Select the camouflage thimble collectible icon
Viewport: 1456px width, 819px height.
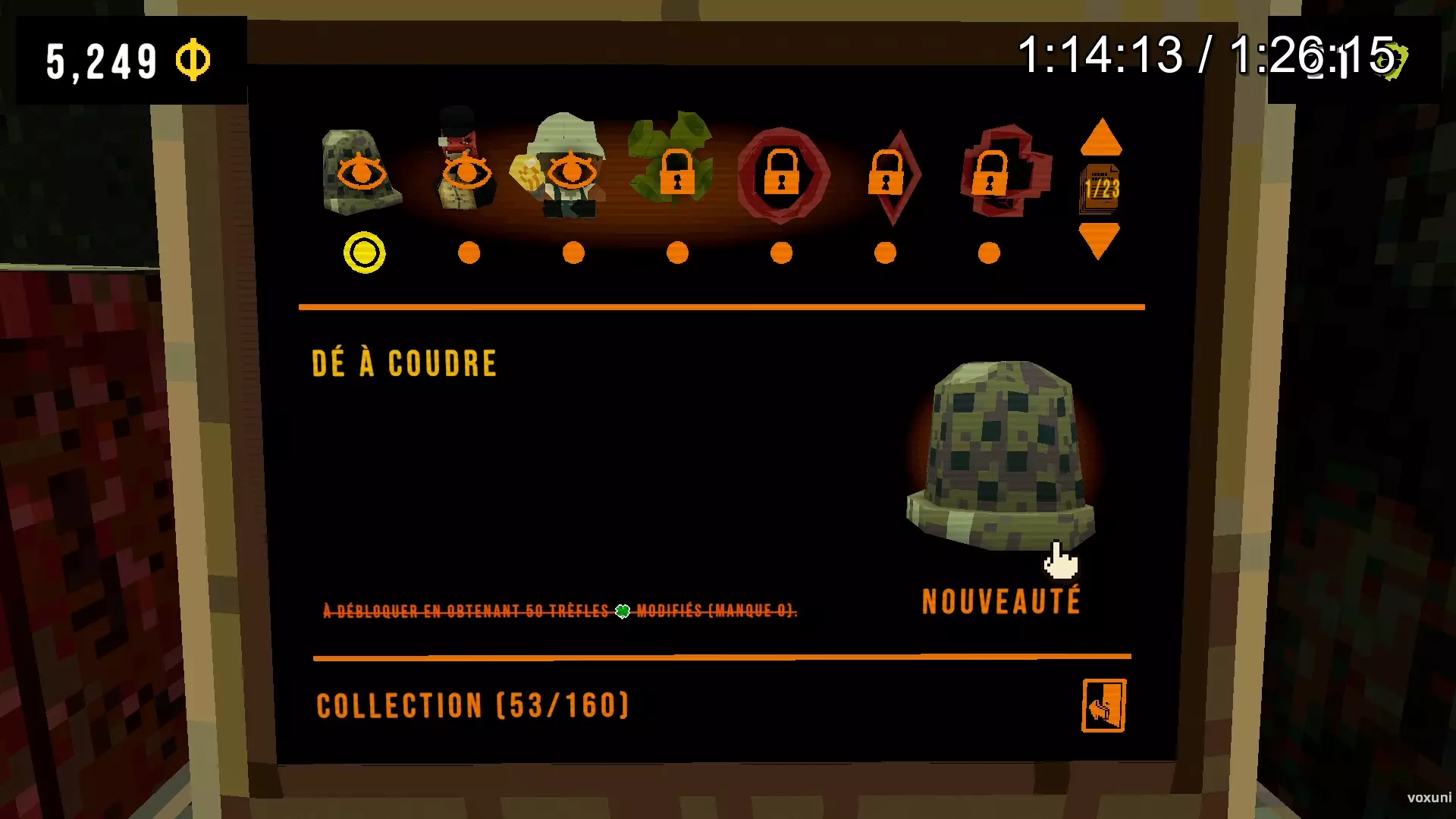pos(362,171)
